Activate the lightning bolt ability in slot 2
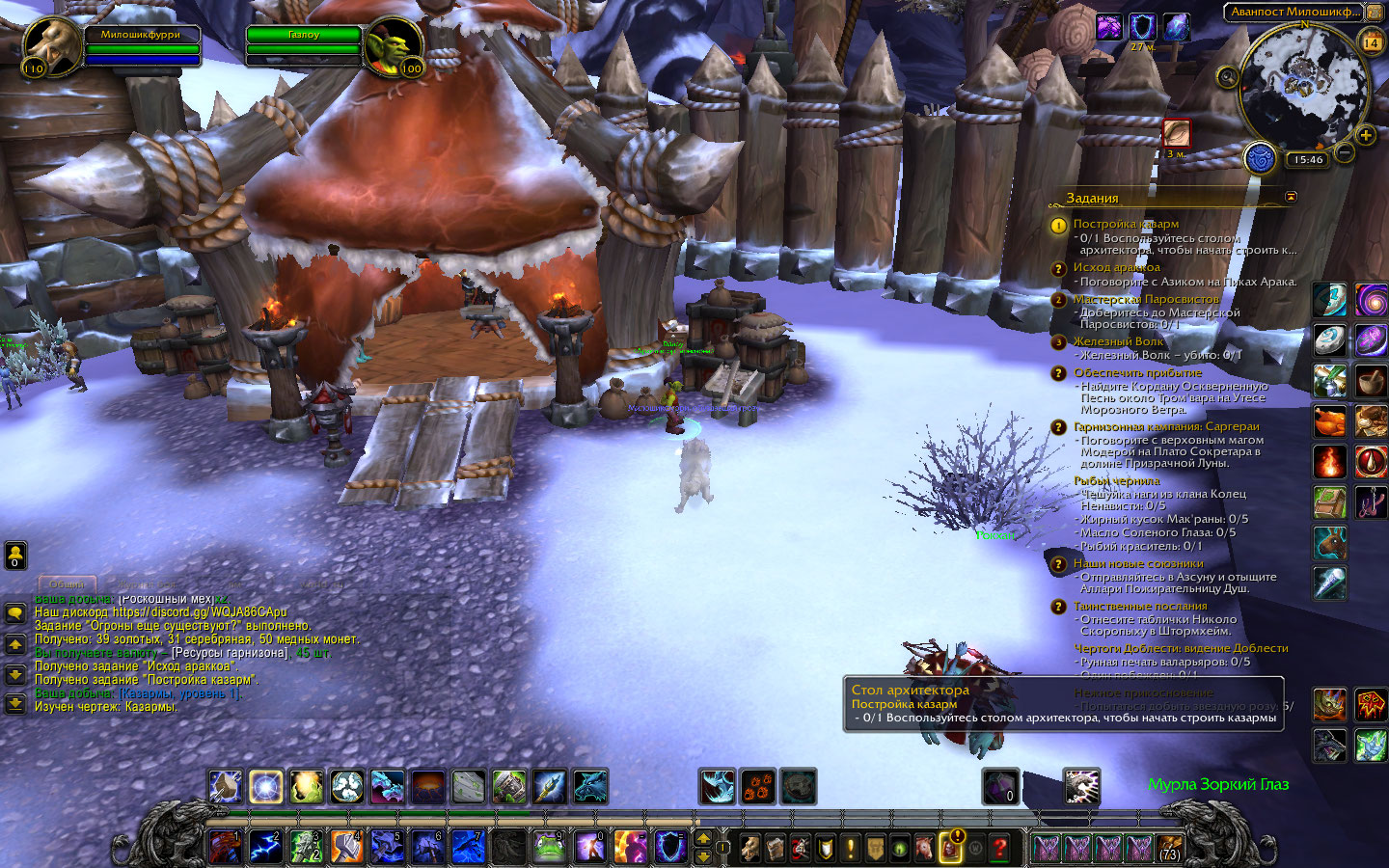Image resolution: width=1389 pixels, height=868 pixels. coord(265,847)
